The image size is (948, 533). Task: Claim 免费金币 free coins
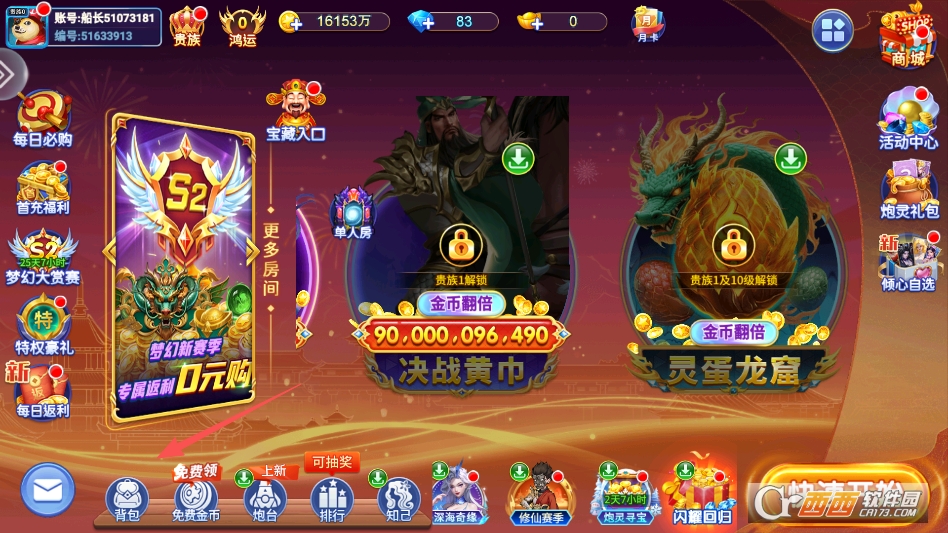(x=195, y=498)
